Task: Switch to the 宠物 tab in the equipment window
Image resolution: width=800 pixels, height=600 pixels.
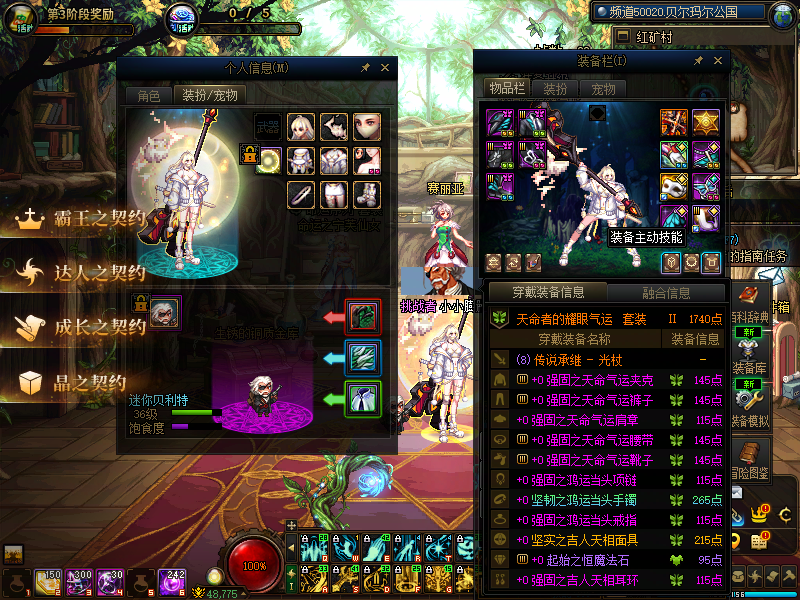Action: pyautogui.click(x=603, y=89)
